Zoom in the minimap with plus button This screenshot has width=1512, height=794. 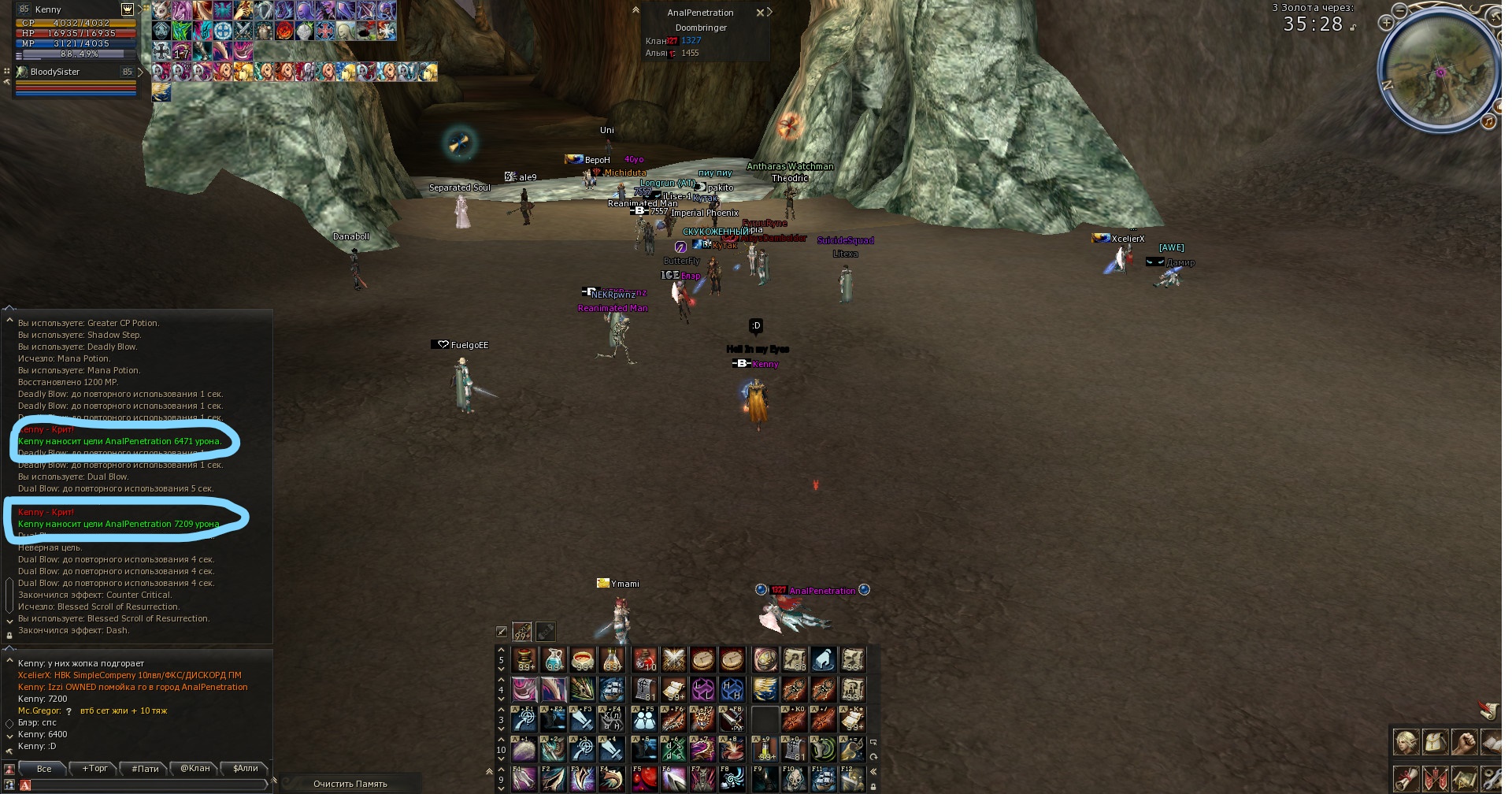point(1386,23)
